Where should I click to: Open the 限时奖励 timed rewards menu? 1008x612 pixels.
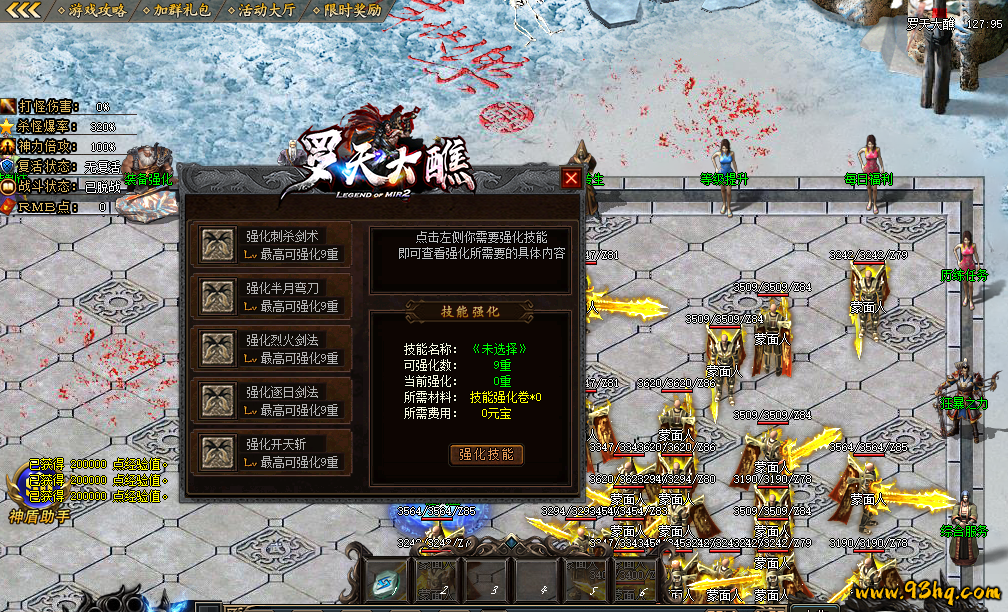tap(352, 10)
